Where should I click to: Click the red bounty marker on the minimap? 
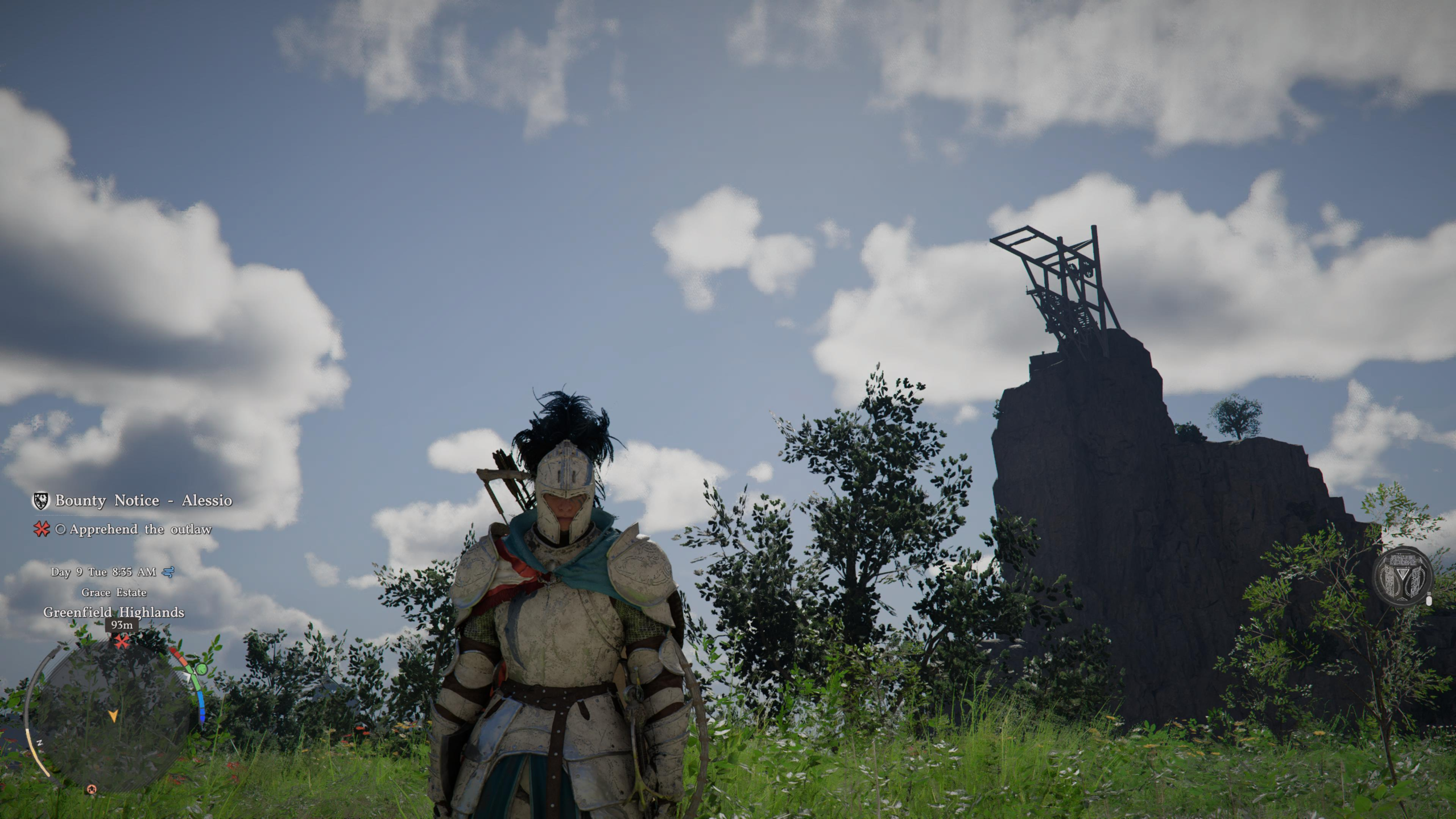click(x=121, y=642)
